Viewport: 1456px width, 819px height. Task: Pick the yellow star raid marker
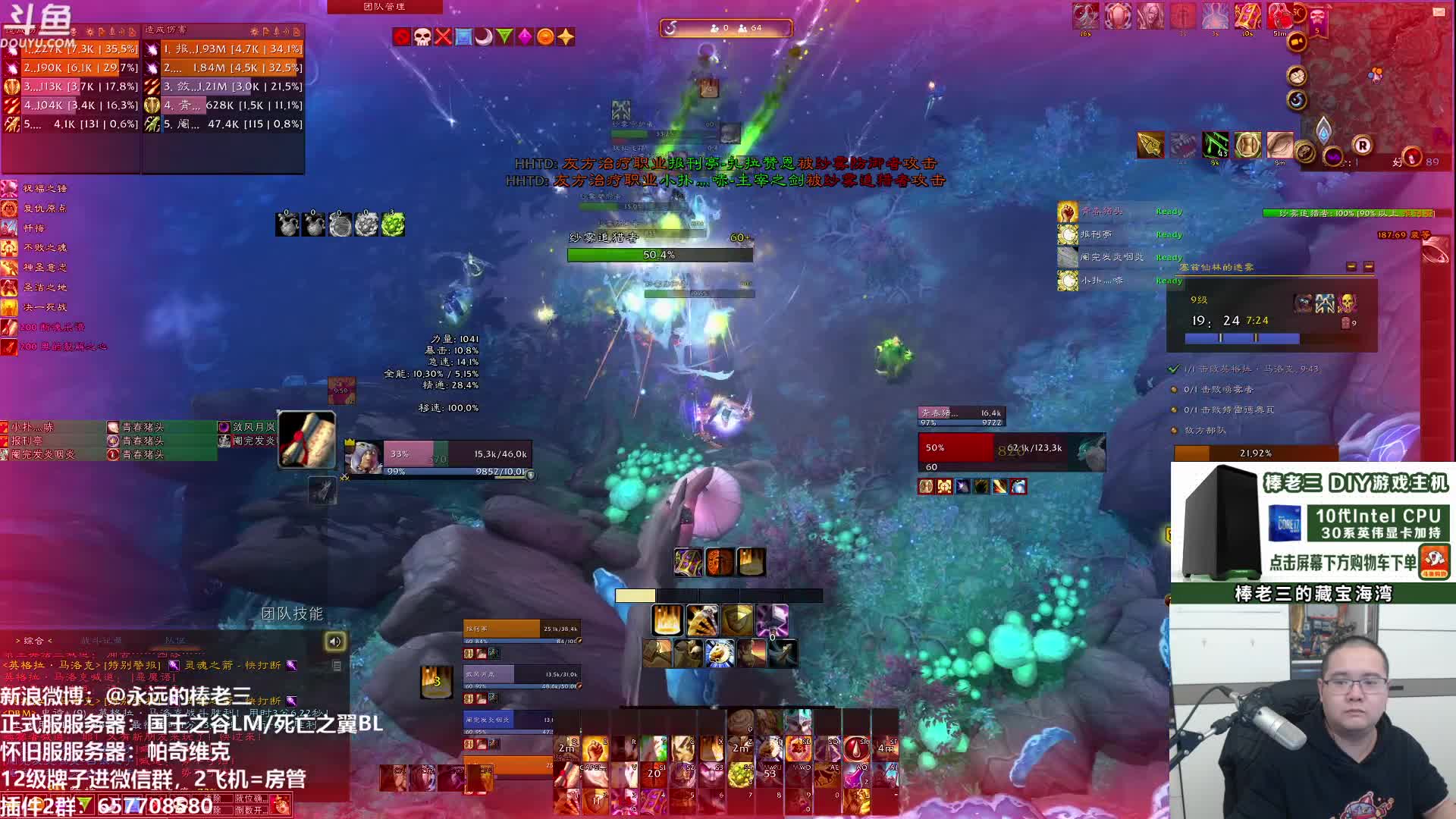click(x=566, y=36)
